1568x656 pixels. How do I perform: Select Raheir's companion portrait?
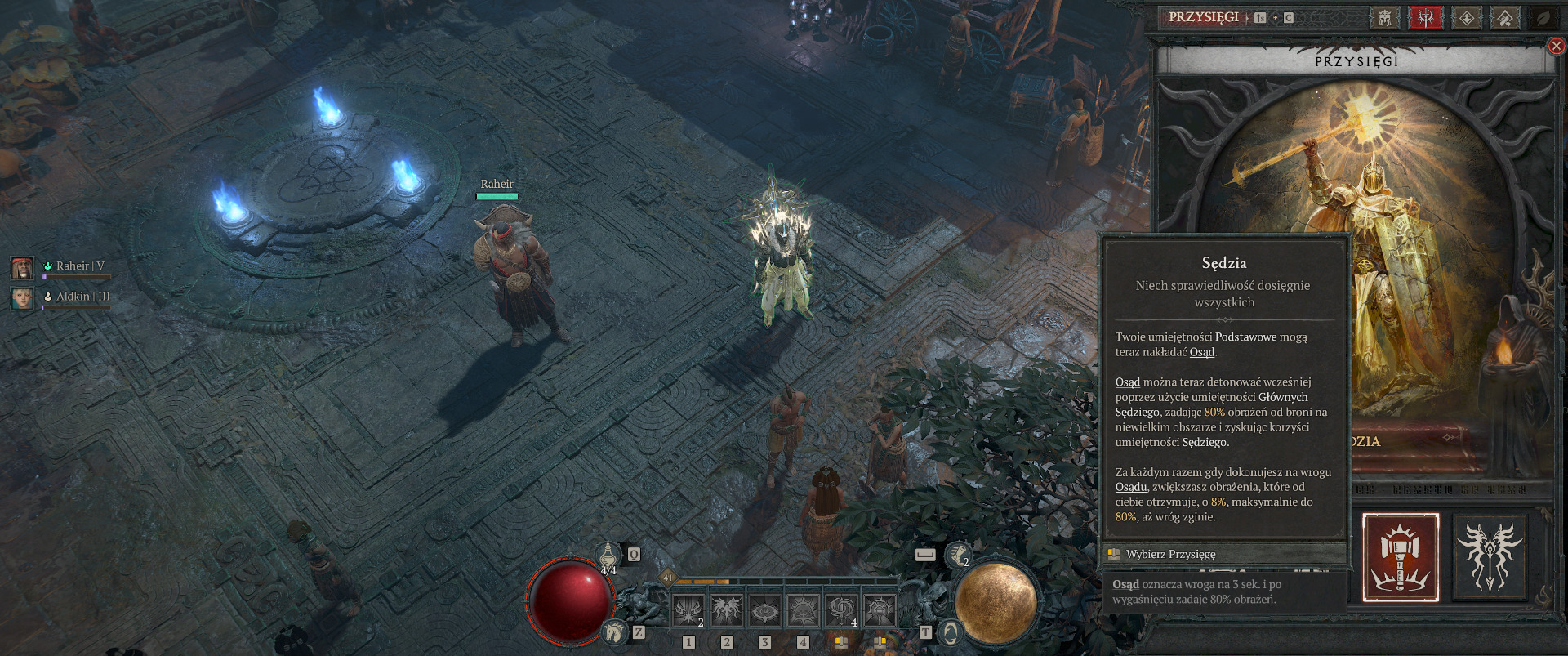click(x=22, y=266)
